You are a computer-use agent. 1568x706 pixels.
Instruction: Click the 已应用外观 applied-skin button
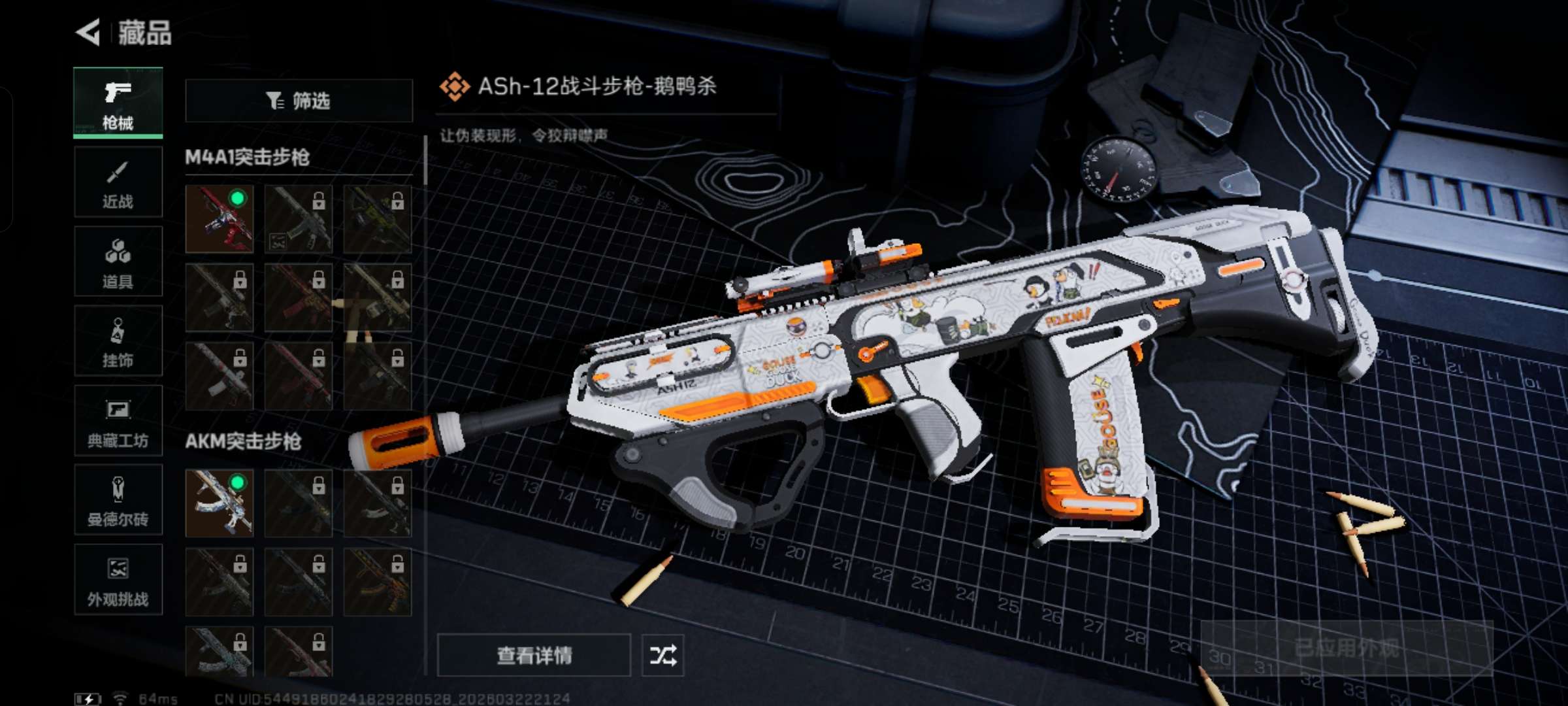[x=1347, y=648]
